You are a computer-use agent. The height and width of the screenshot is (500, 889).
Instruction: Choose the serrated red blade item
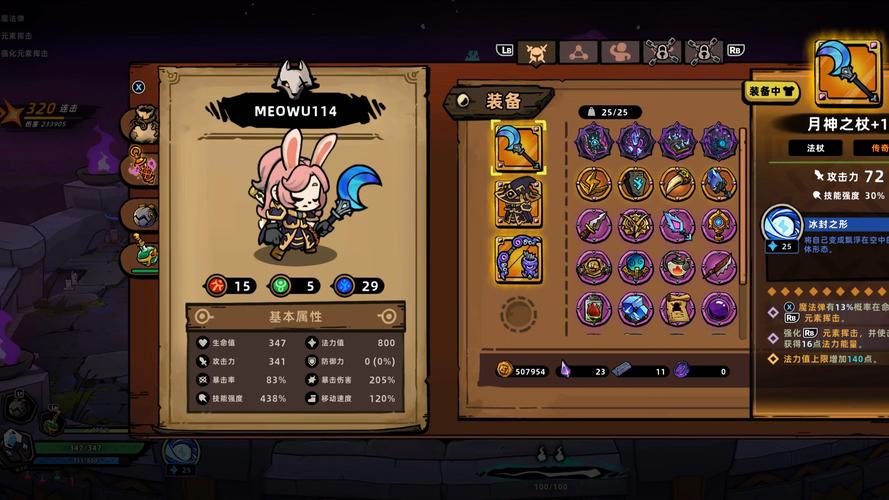click(x=718, y=267)
